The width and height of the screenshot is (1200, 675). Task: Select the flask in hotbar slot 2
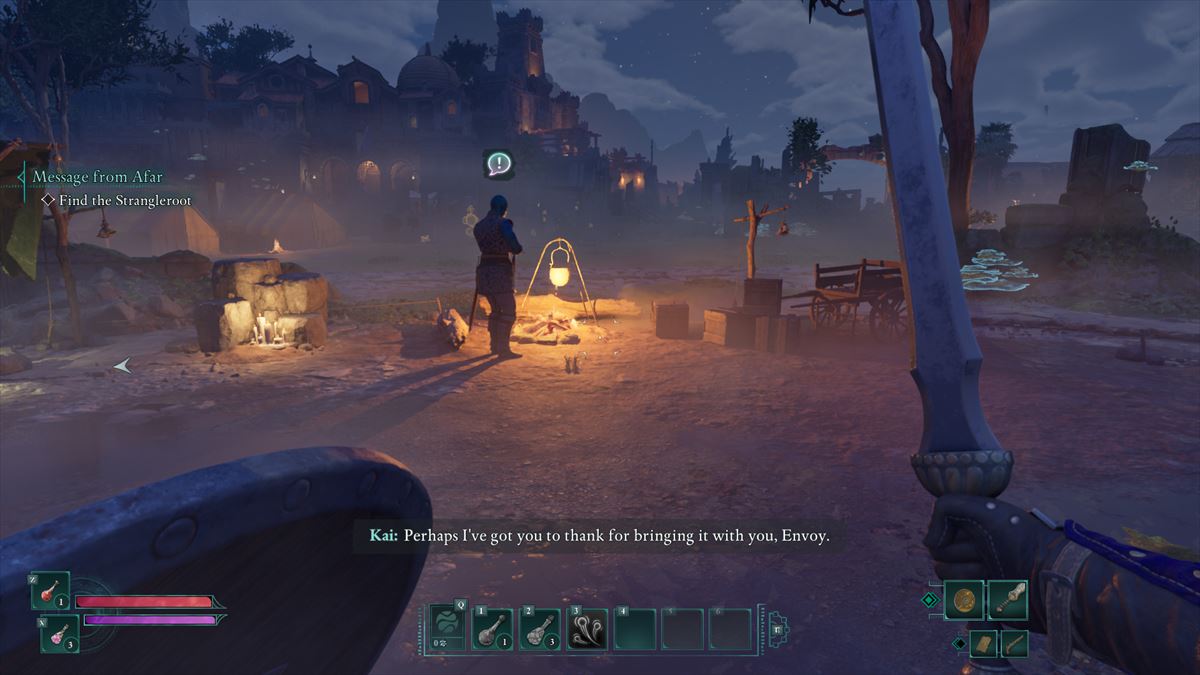pos(540,629)
